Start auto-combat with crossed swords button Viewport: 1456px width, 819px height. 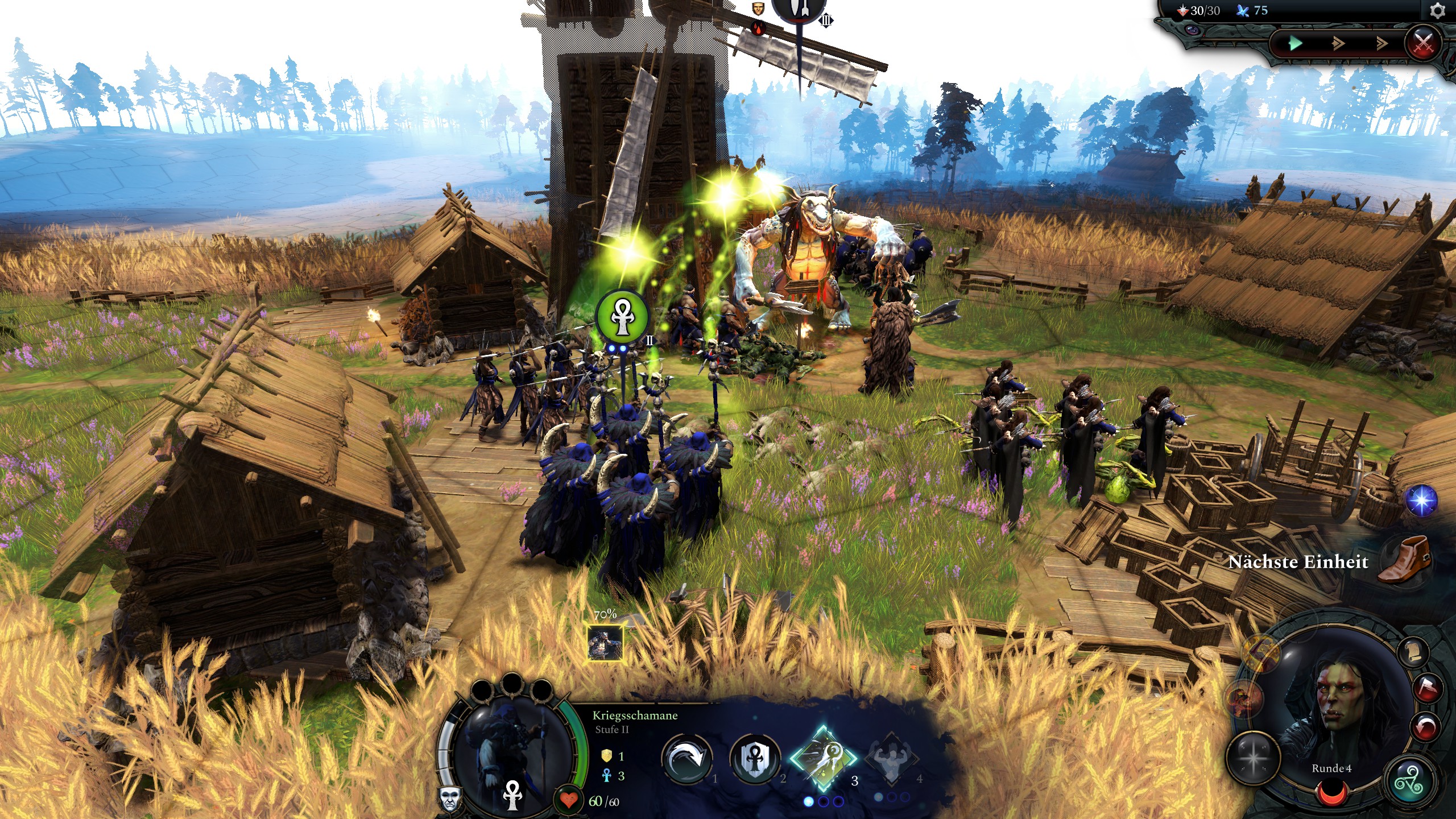click(1423, 42)
